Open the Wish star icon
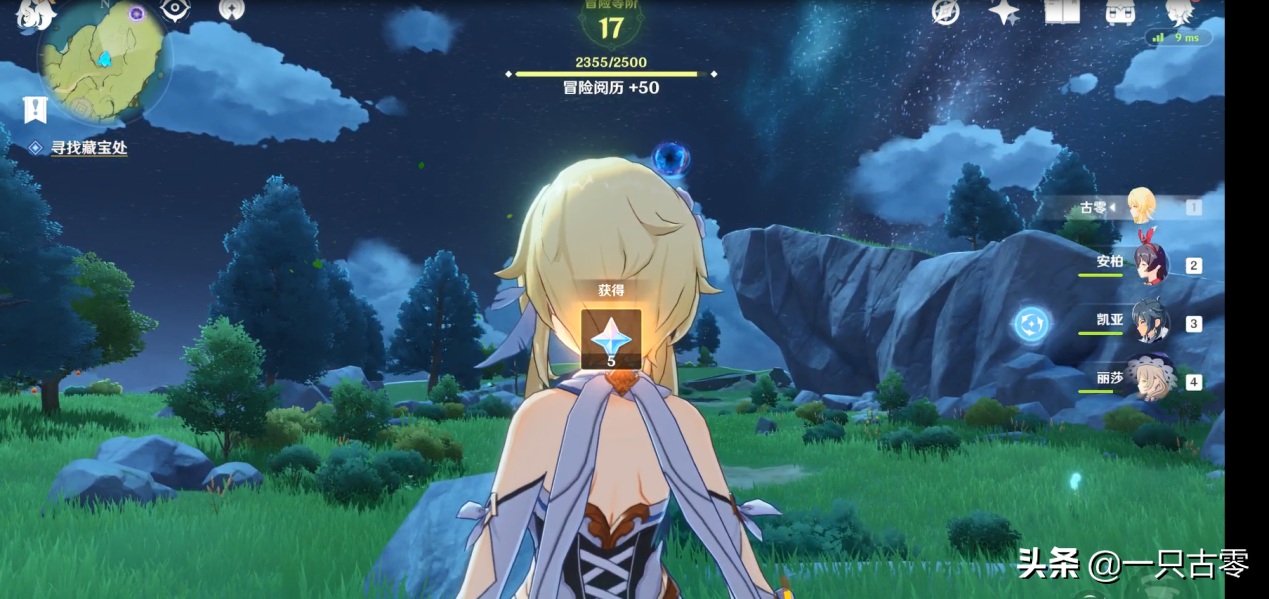The height and width of the screenshot is (599, 1269). click(1004, 12)
